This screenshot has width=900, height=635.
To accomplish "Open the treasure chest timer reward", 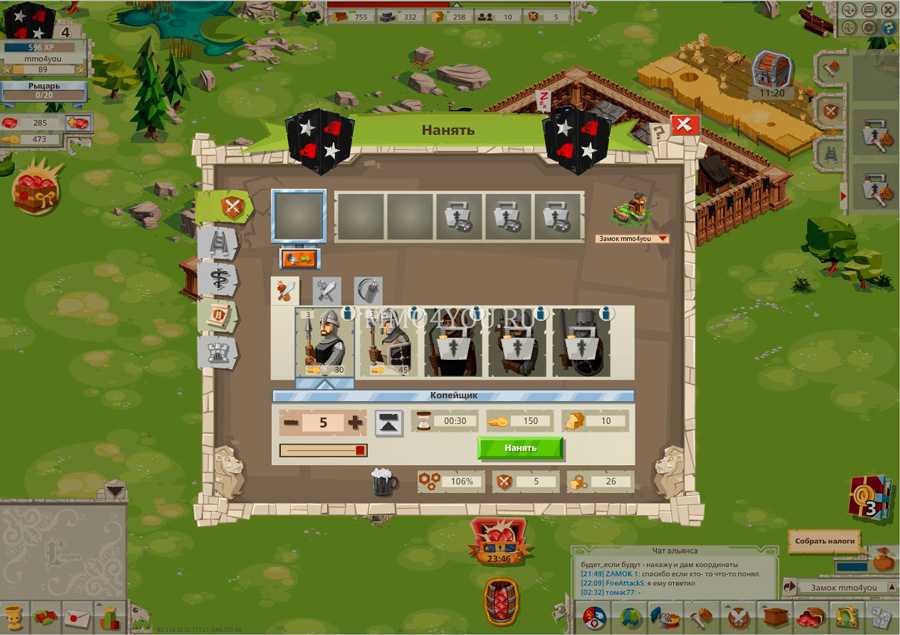I will pyautogui.click(x=771, y=70).
